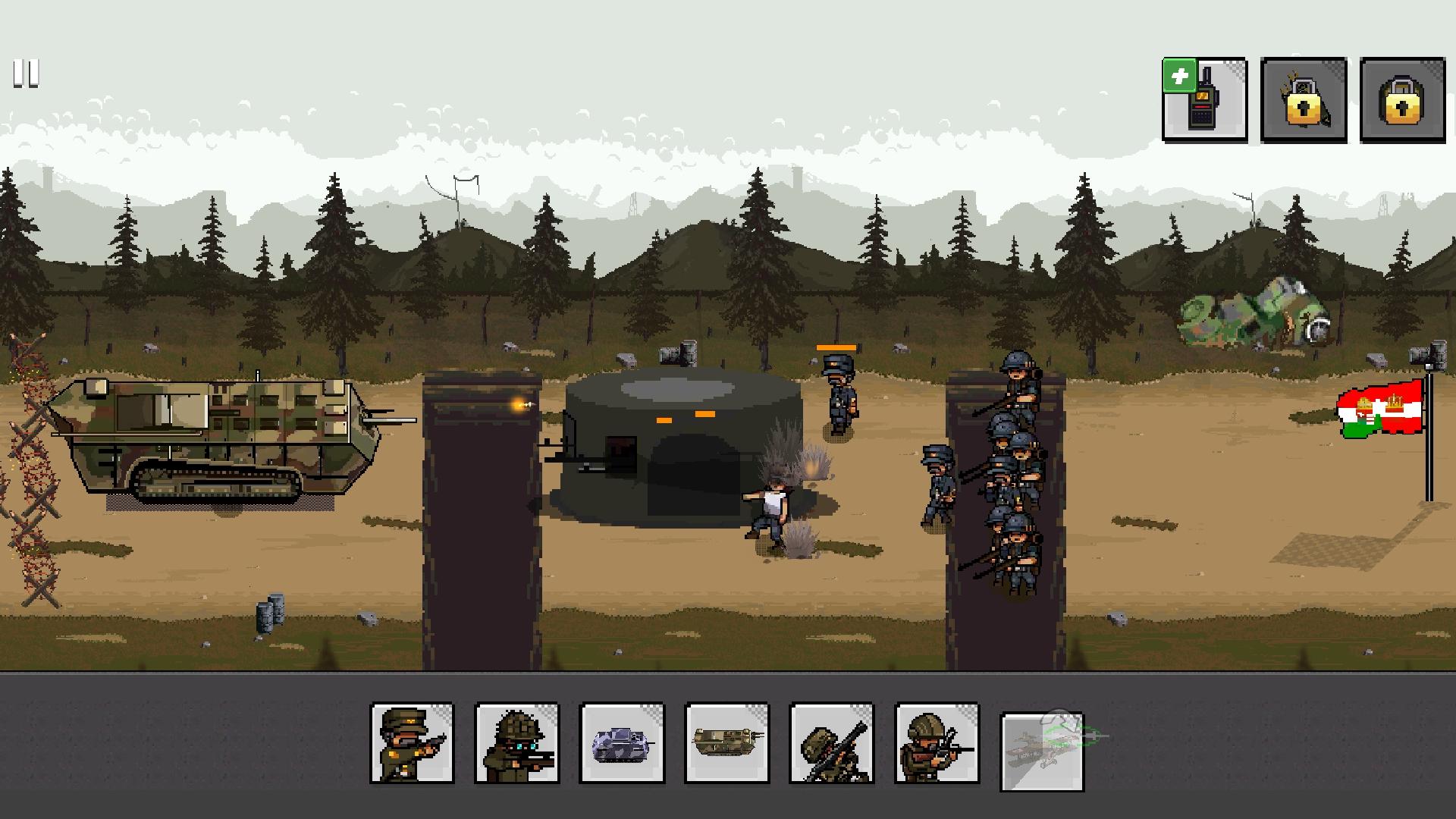Image resolution: width=1456 pixels, height=819 pixels.
Task: Deploy the officer with pistol unit
Action: pos(412,743)
